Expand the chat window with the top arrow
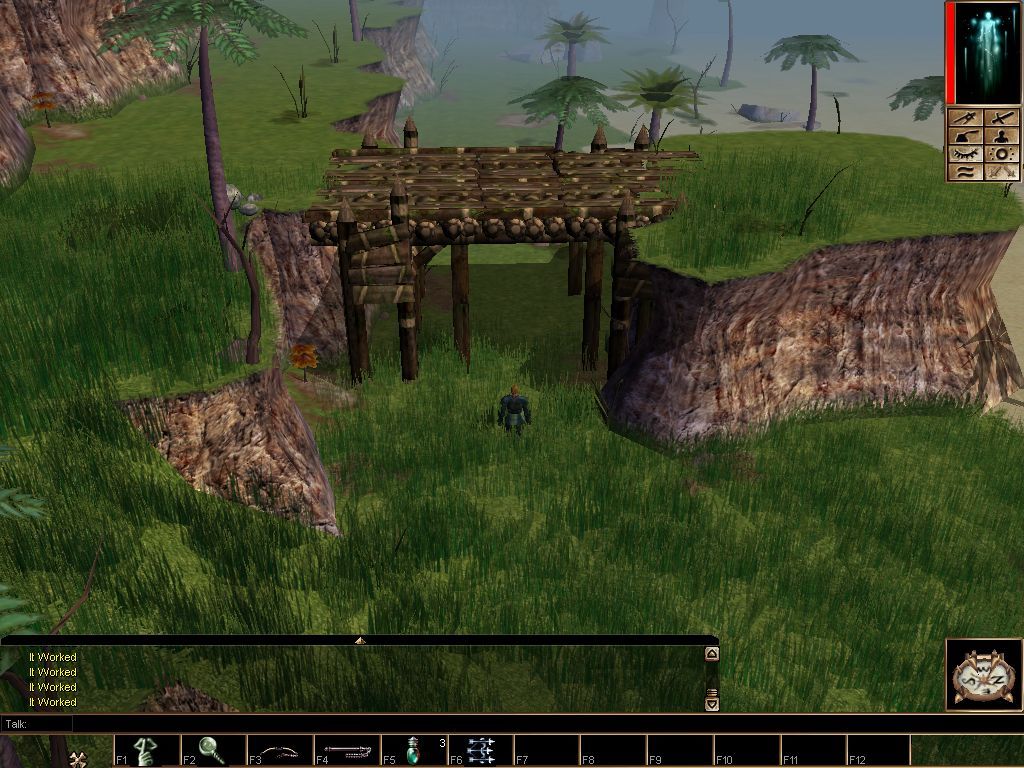The width and height of the screenshot is (1024, 768). tap(360, 640)
